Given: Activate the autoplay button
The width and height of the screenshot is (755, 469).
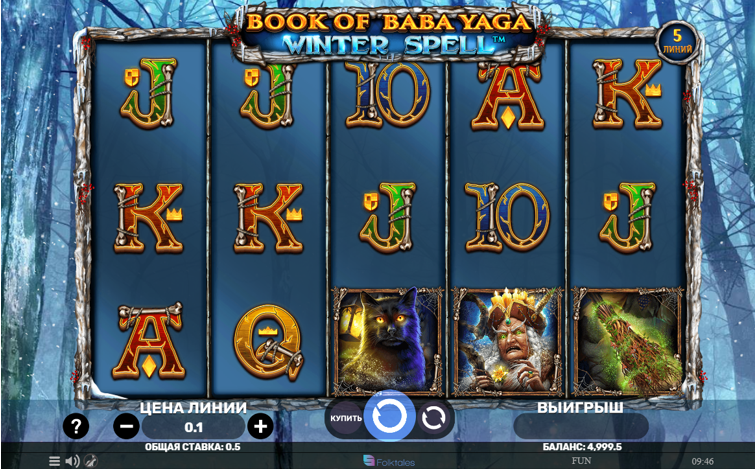Looking at the screenshot, I should (x=434, y=417).
